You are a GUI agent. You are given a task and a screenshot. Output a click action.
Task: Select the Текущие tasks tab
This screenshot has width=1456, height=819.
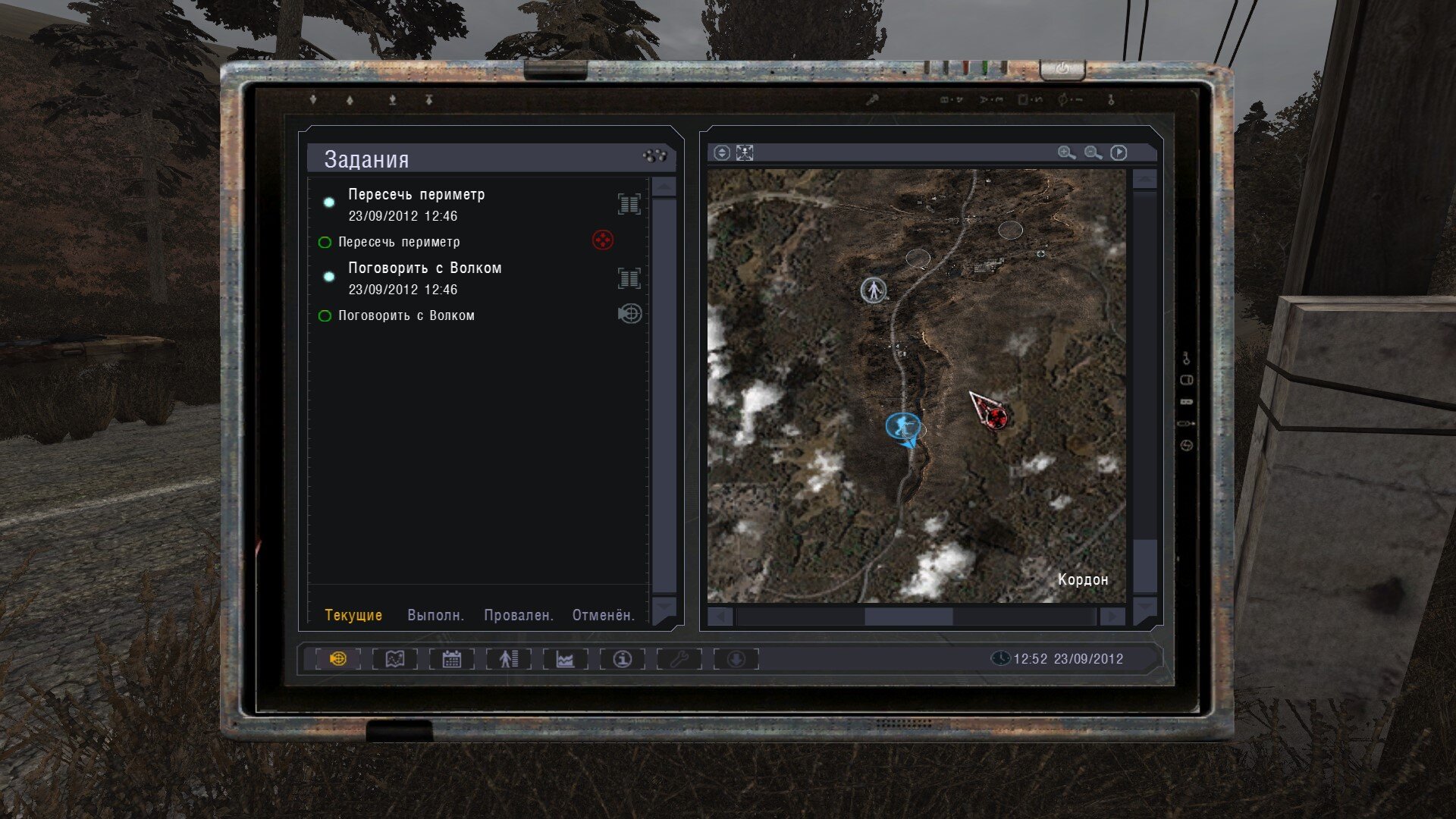[x=353, y=615]
